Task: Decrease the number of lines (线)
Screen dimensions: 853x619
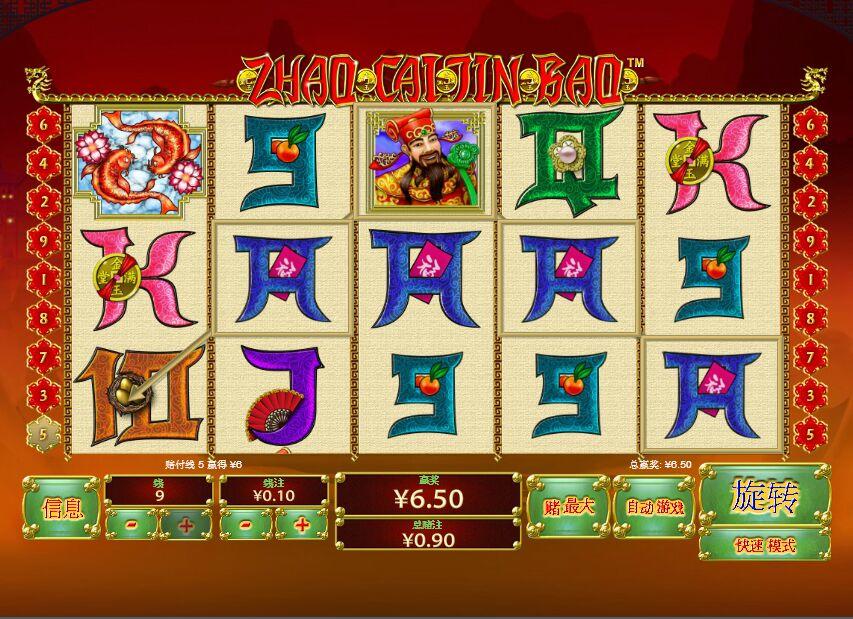Action: (132, 524)
